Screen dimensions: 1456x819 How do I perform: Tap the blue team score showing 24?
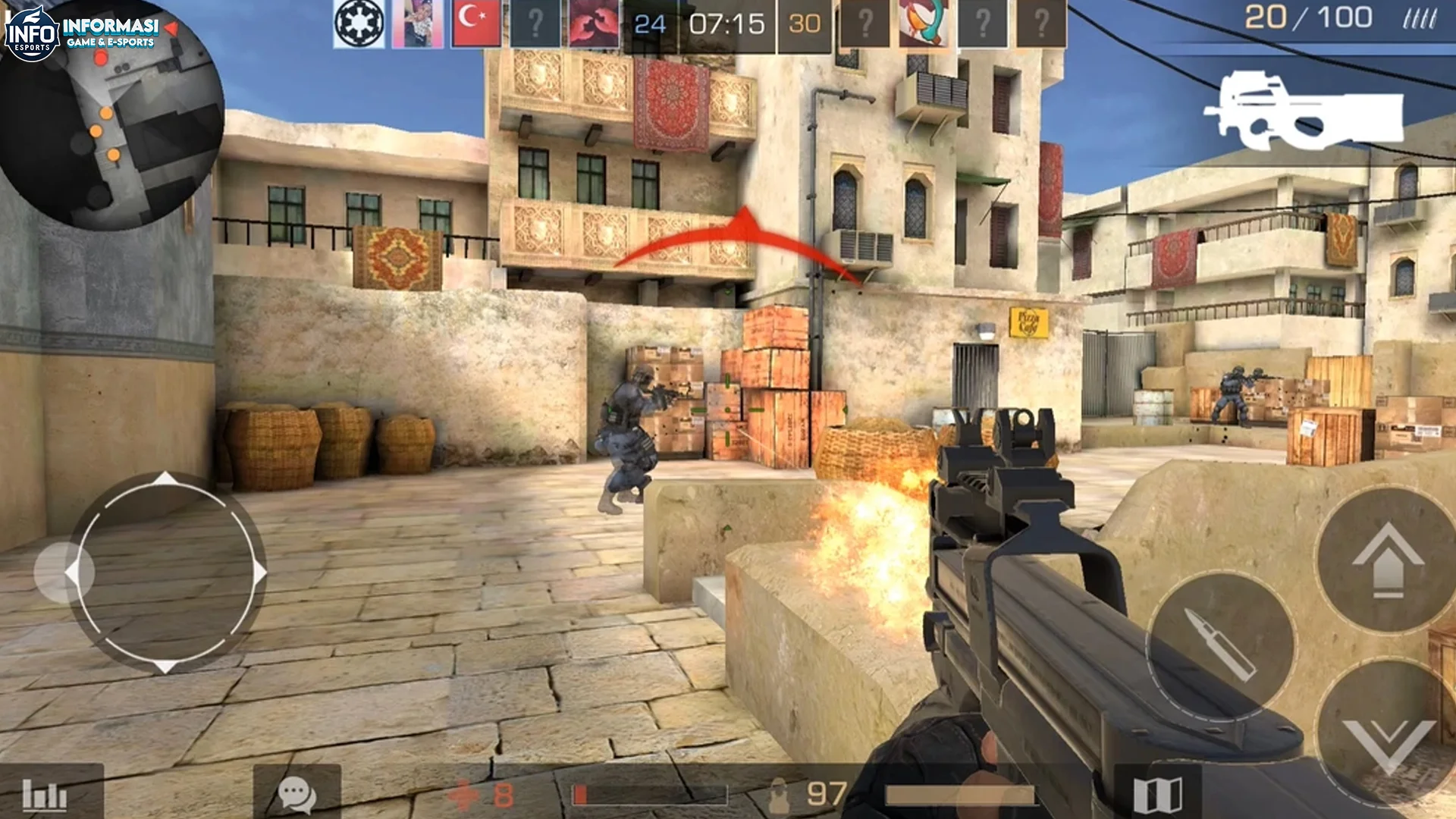click(651, 23)
